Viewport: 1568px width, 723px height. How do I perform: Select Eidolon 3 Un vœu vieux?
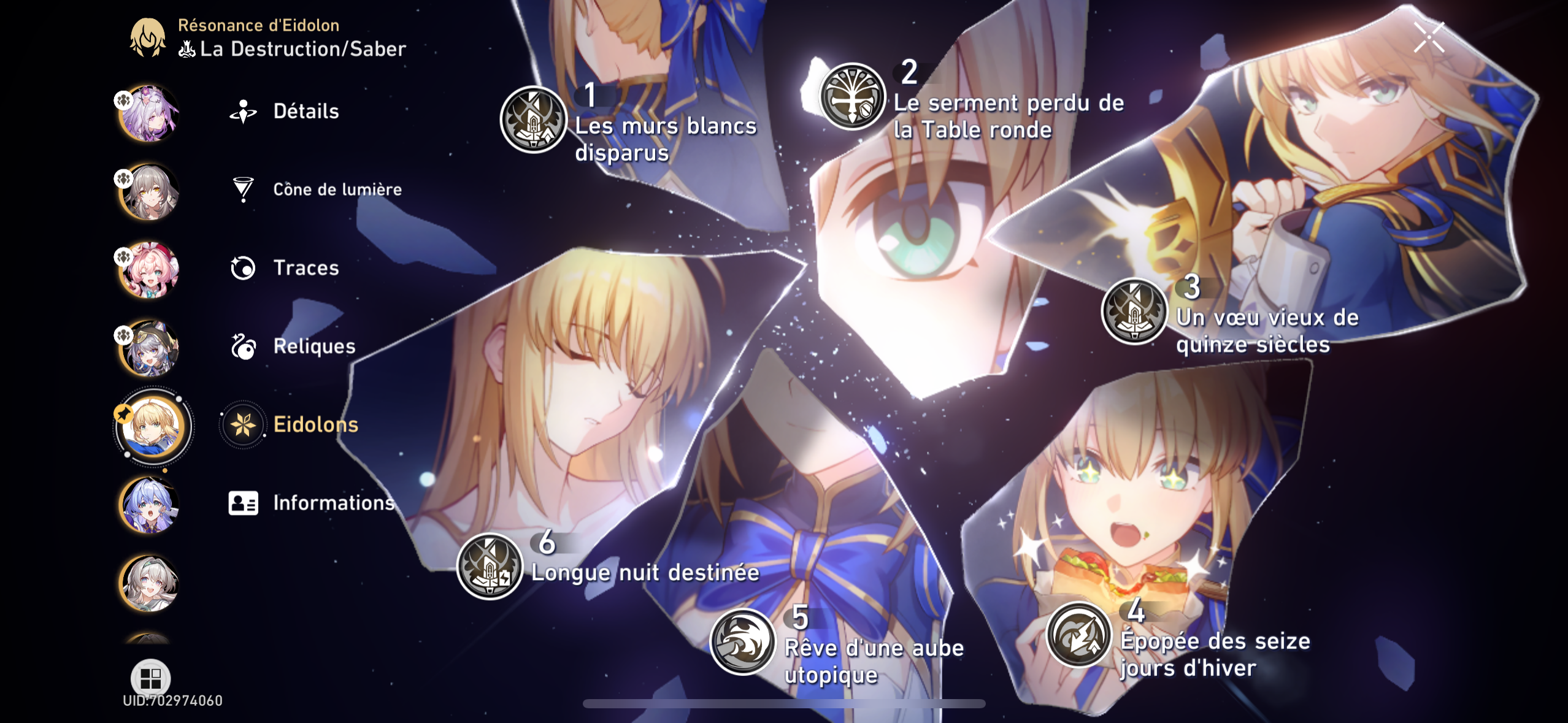point(1134,311)
